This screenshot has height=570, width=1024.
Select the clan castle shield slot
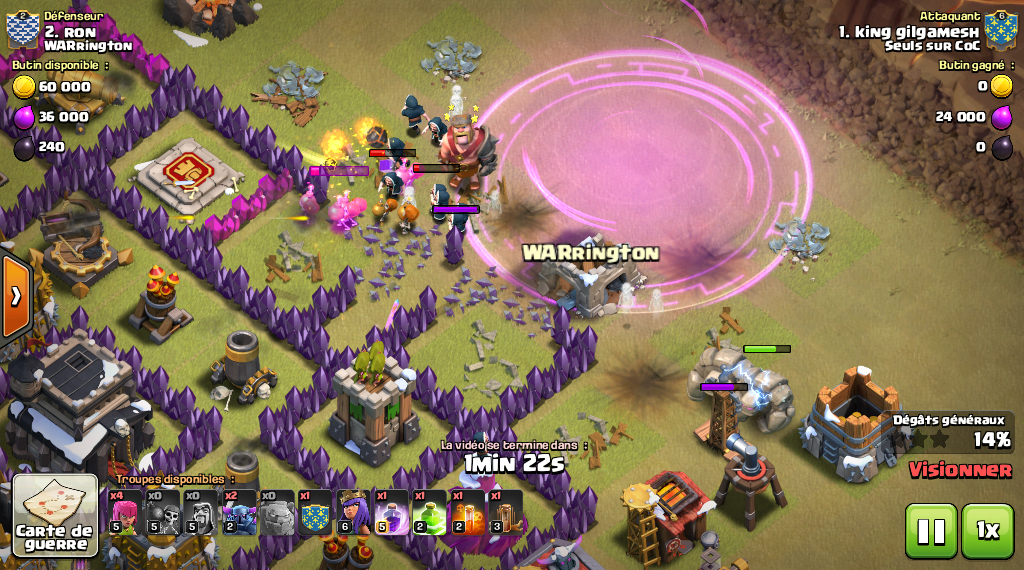coord(315,512)
